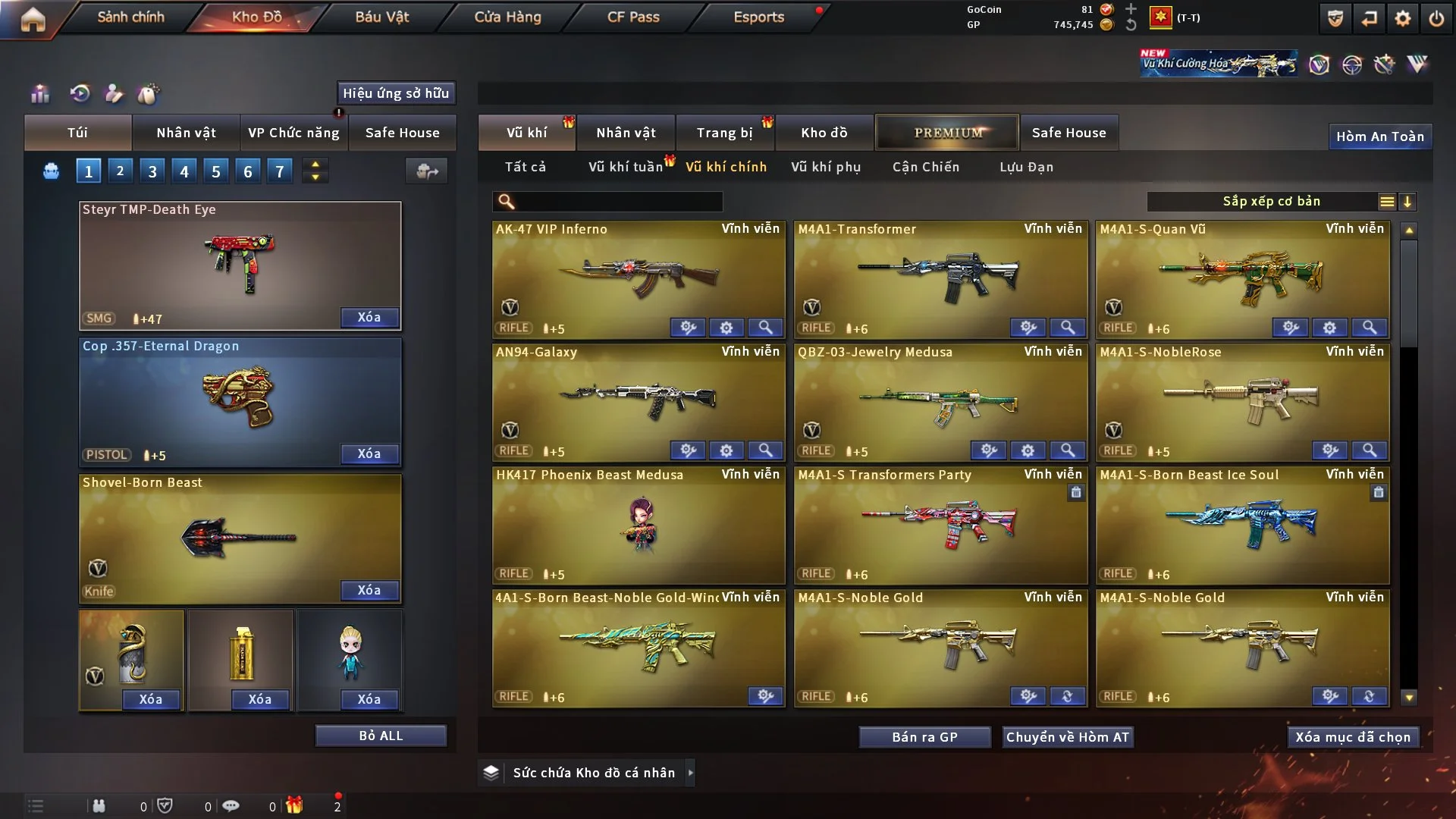This screenshot has height=819, width=1456.
Task: Open the PREMIUM inventory tab
Action: tap(947, 133)
